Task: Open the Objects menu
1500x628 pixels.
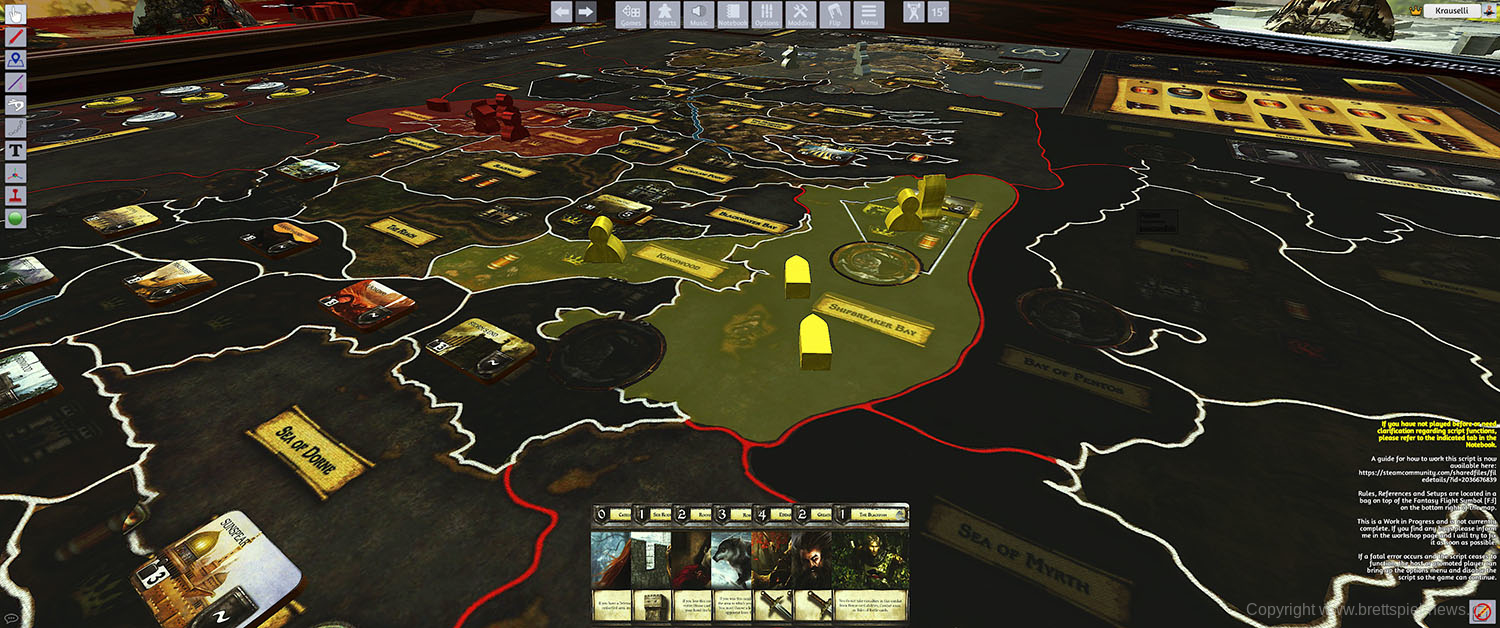Action: 664,14
